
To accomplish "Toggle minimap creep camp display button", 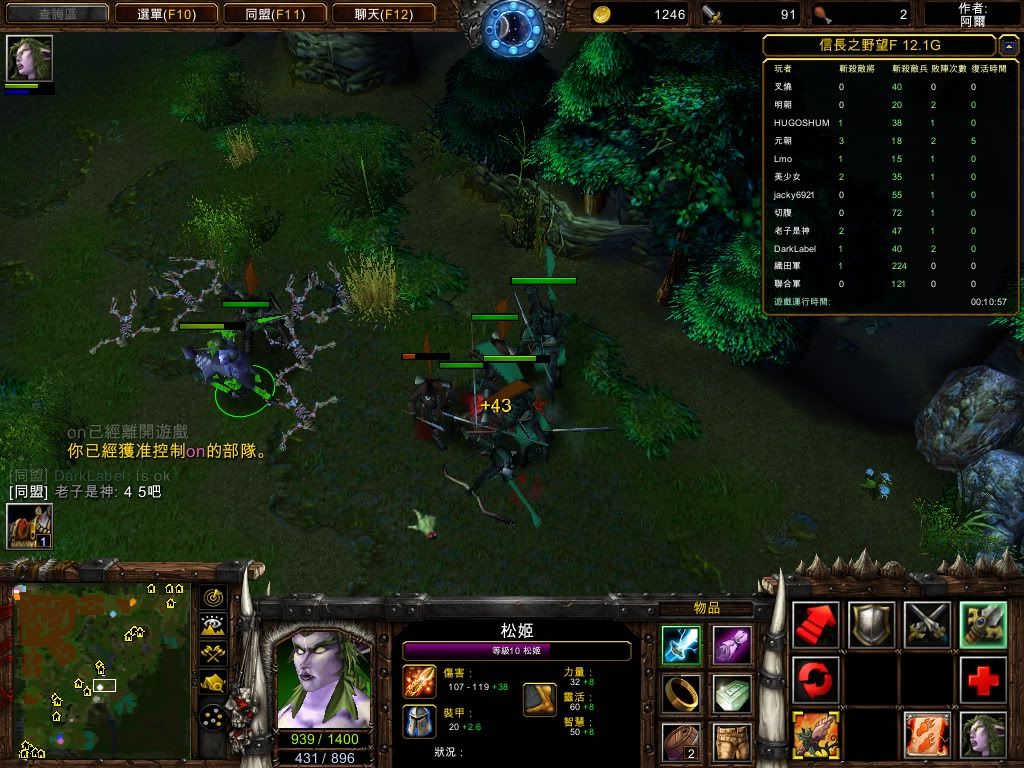I will point(213,684).
